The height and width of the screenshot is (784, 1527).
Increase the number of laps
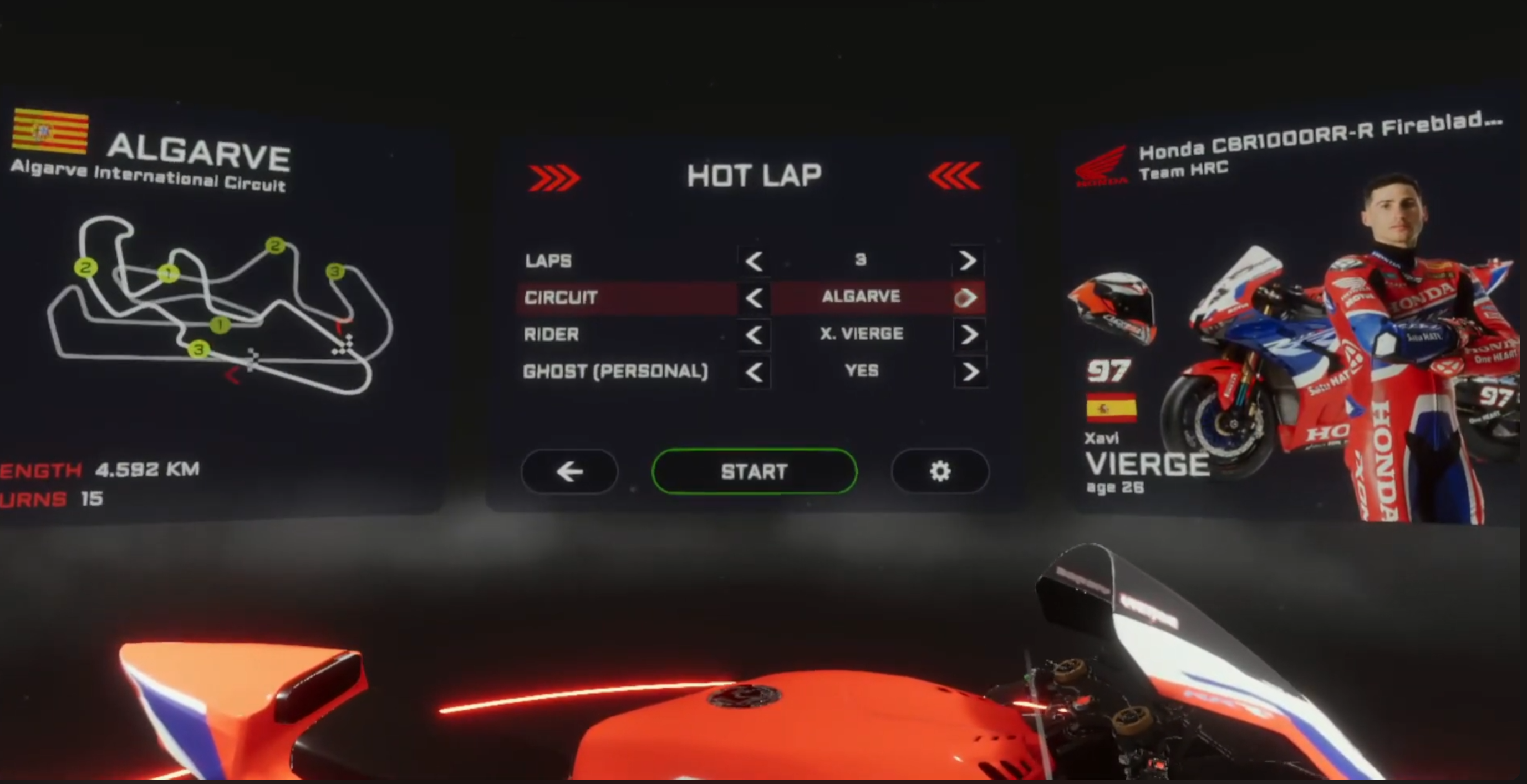(968, 260)
